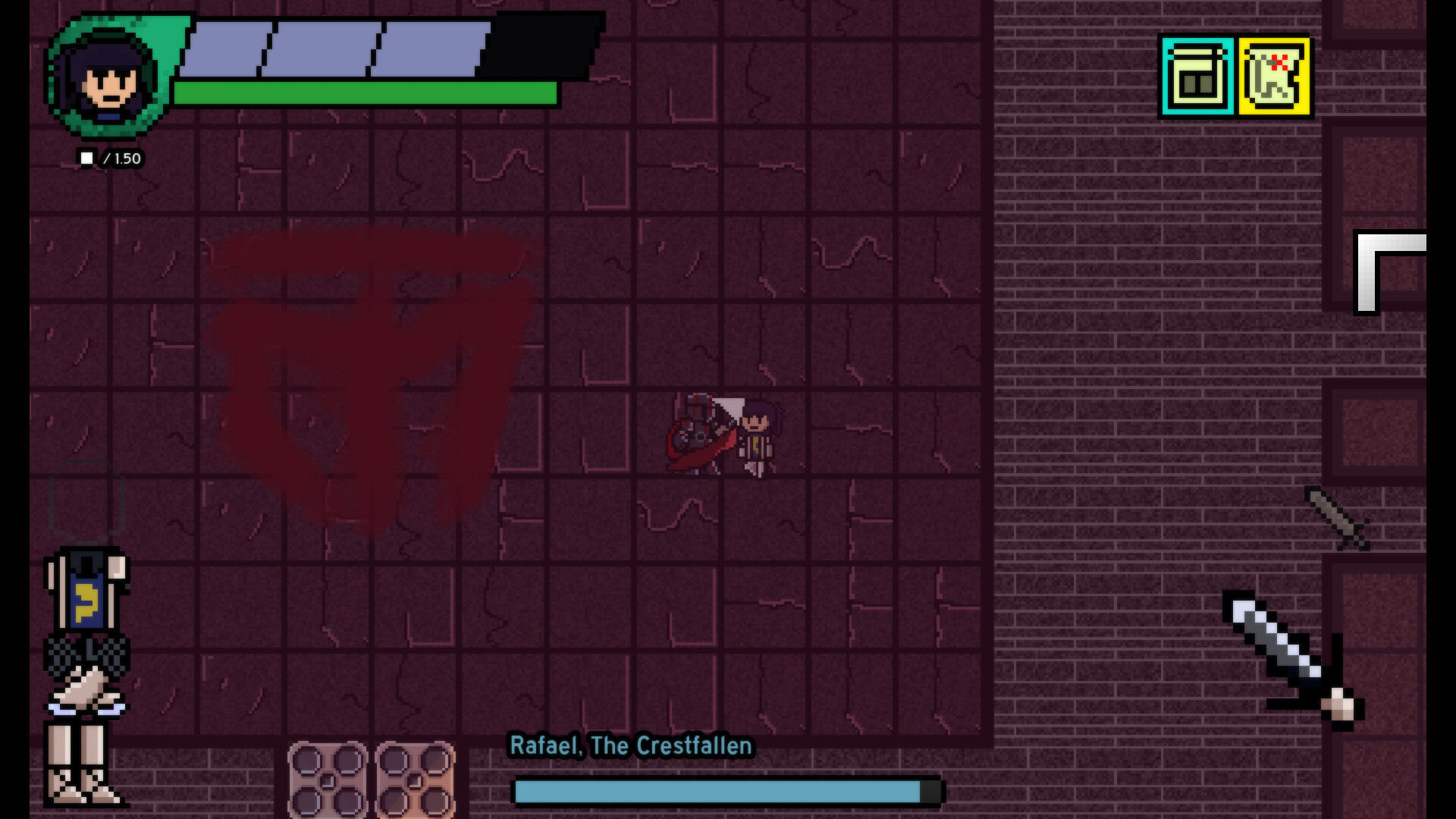Viewport: 1456px width, 819px height.
Task: Click the right speaker-style crate at the bottom
Action: [x=414, y=784]
